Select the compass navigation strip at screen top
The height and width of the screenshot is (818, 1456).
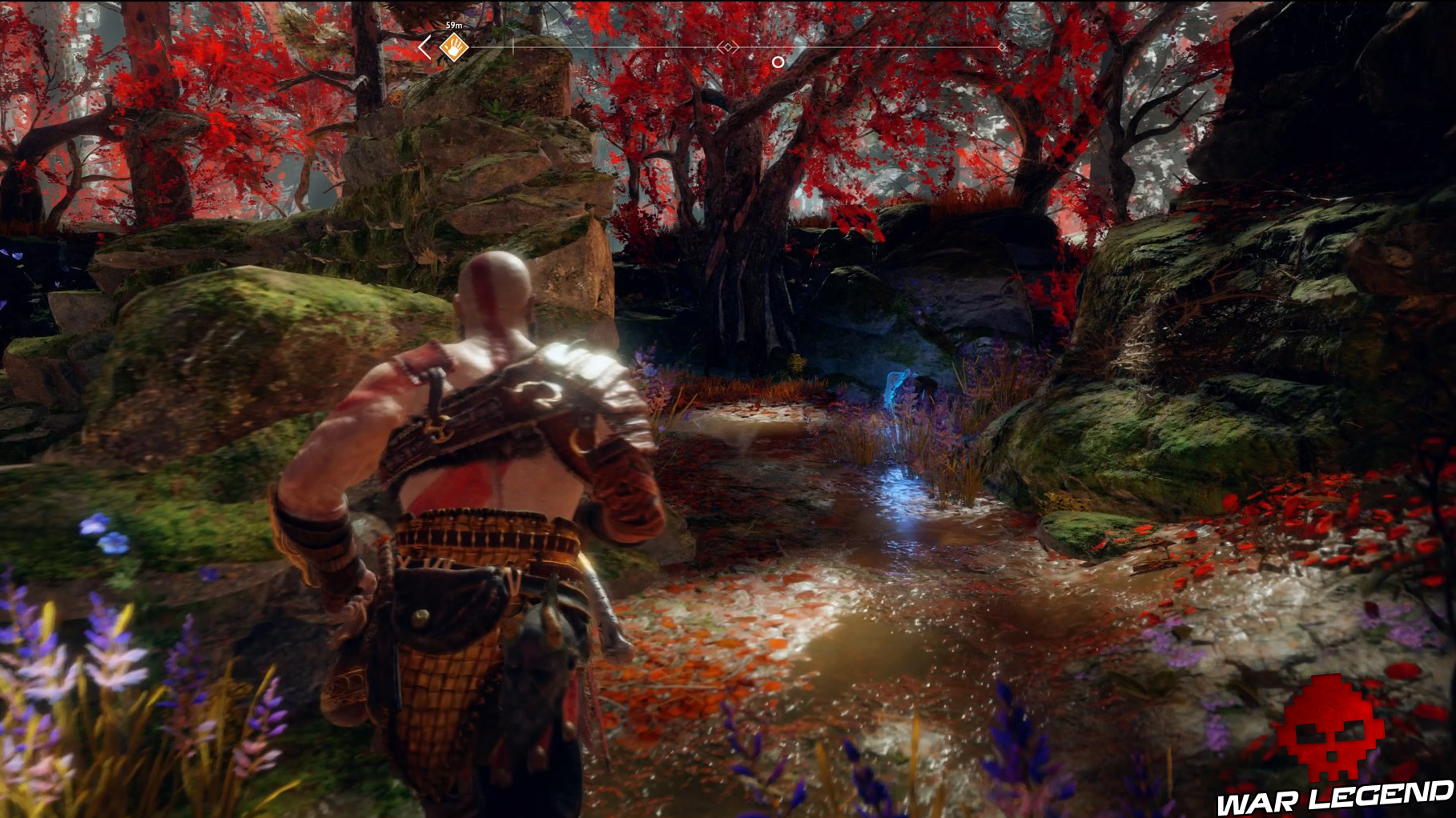click(713, 46)
